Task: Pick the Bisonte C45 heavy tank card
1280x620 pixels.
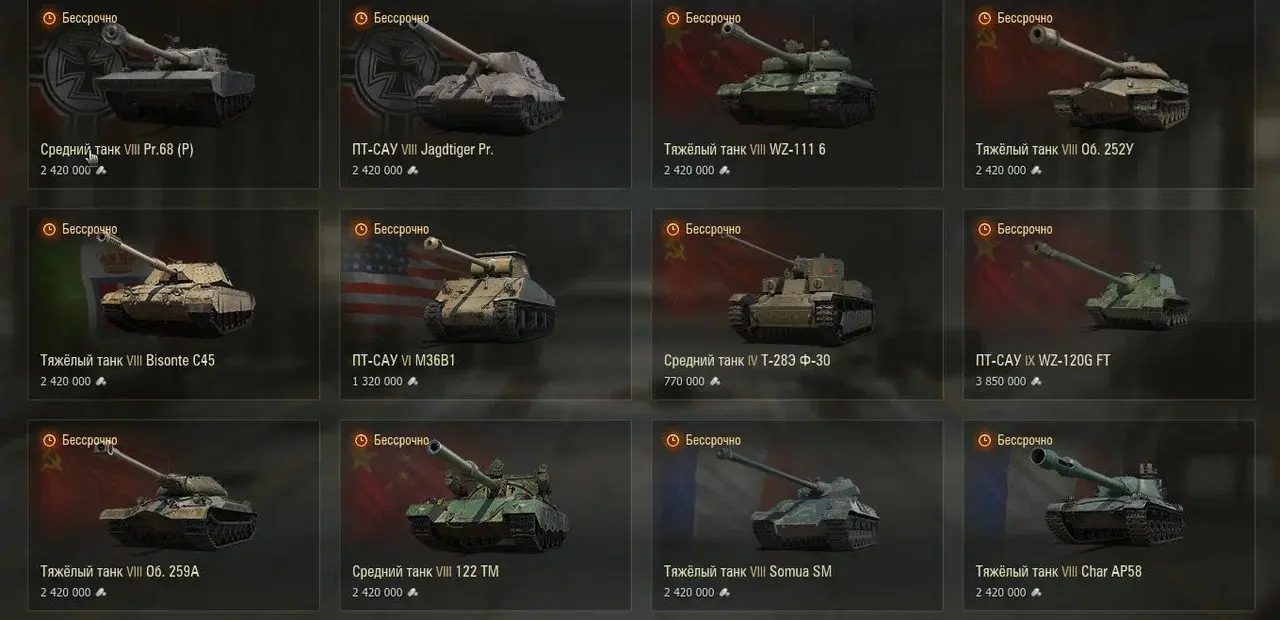Action: point(174,304)
